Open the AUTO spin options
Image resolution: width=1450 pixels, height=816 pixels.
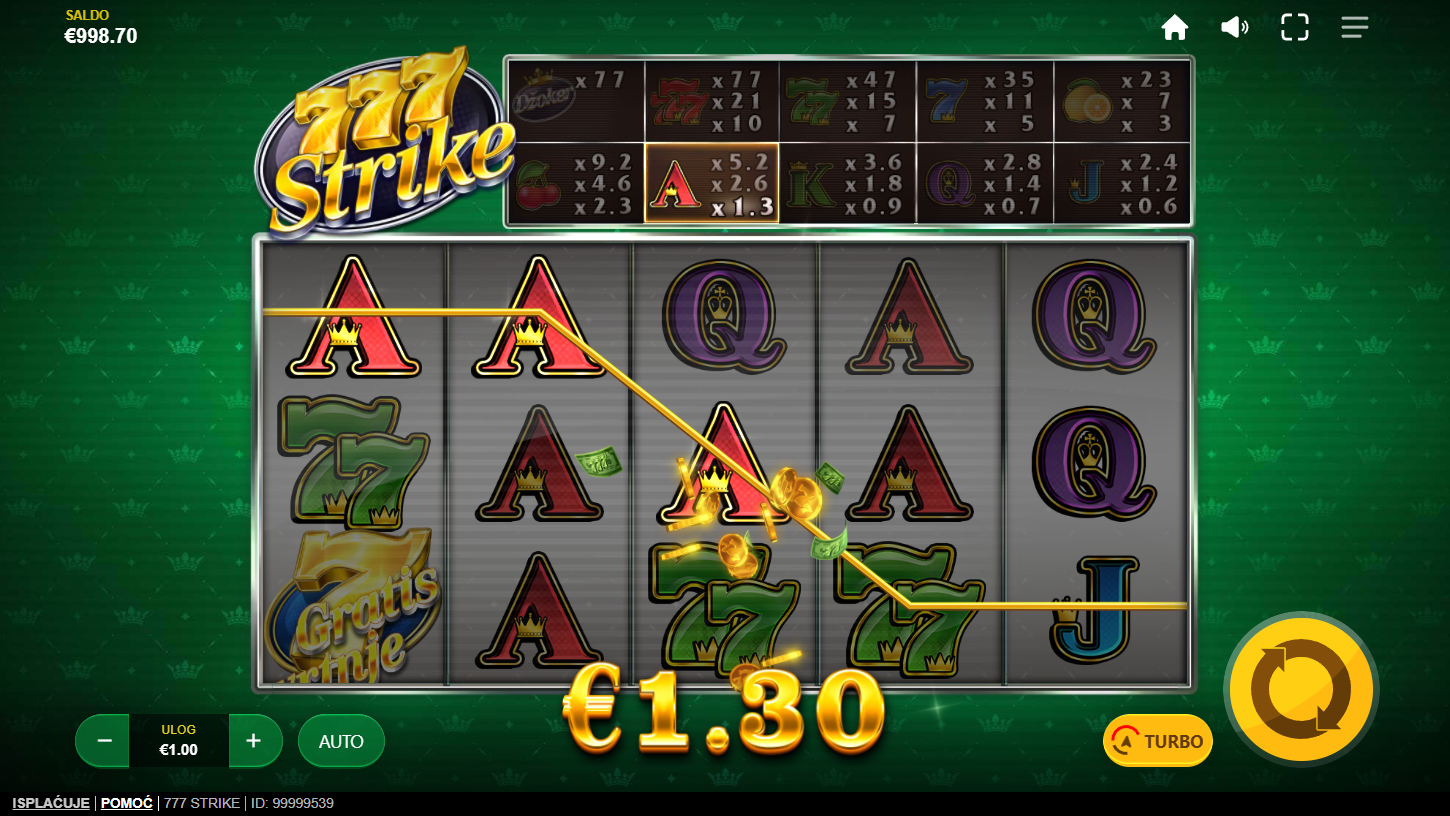(341, 741)
